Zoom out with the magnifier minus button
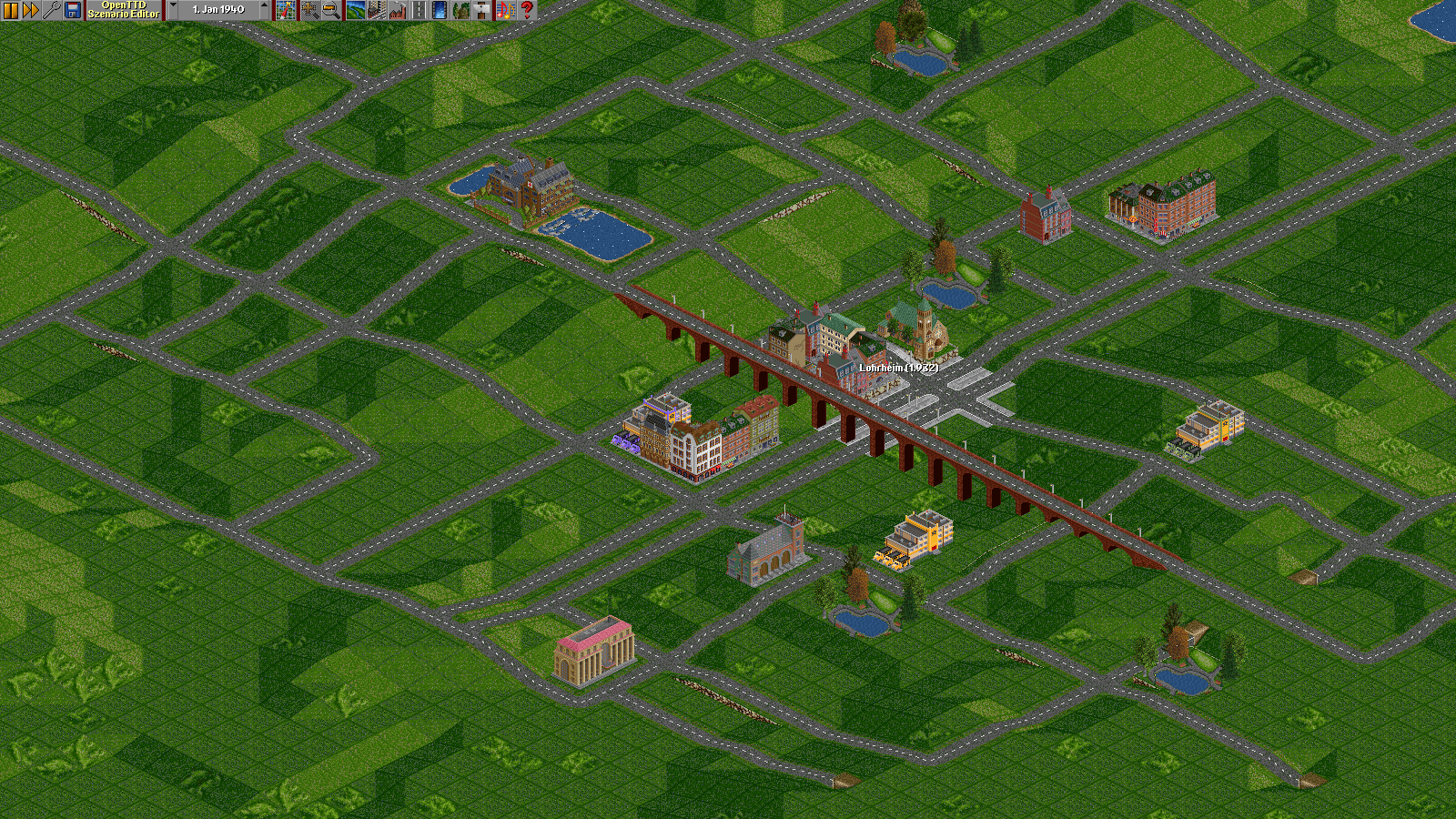The height and width of the screenshot is (819, 1456). [x=331, y=10]
